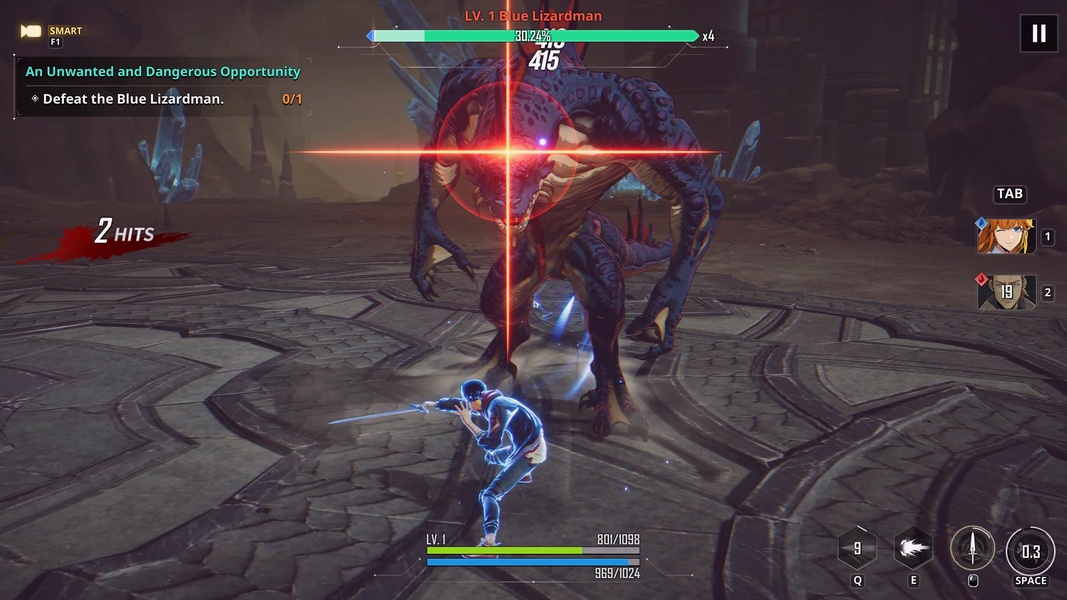Select the dark-haired party member portrait
The height and width of the screenshot is (600, 1067).
point(1005,293)
